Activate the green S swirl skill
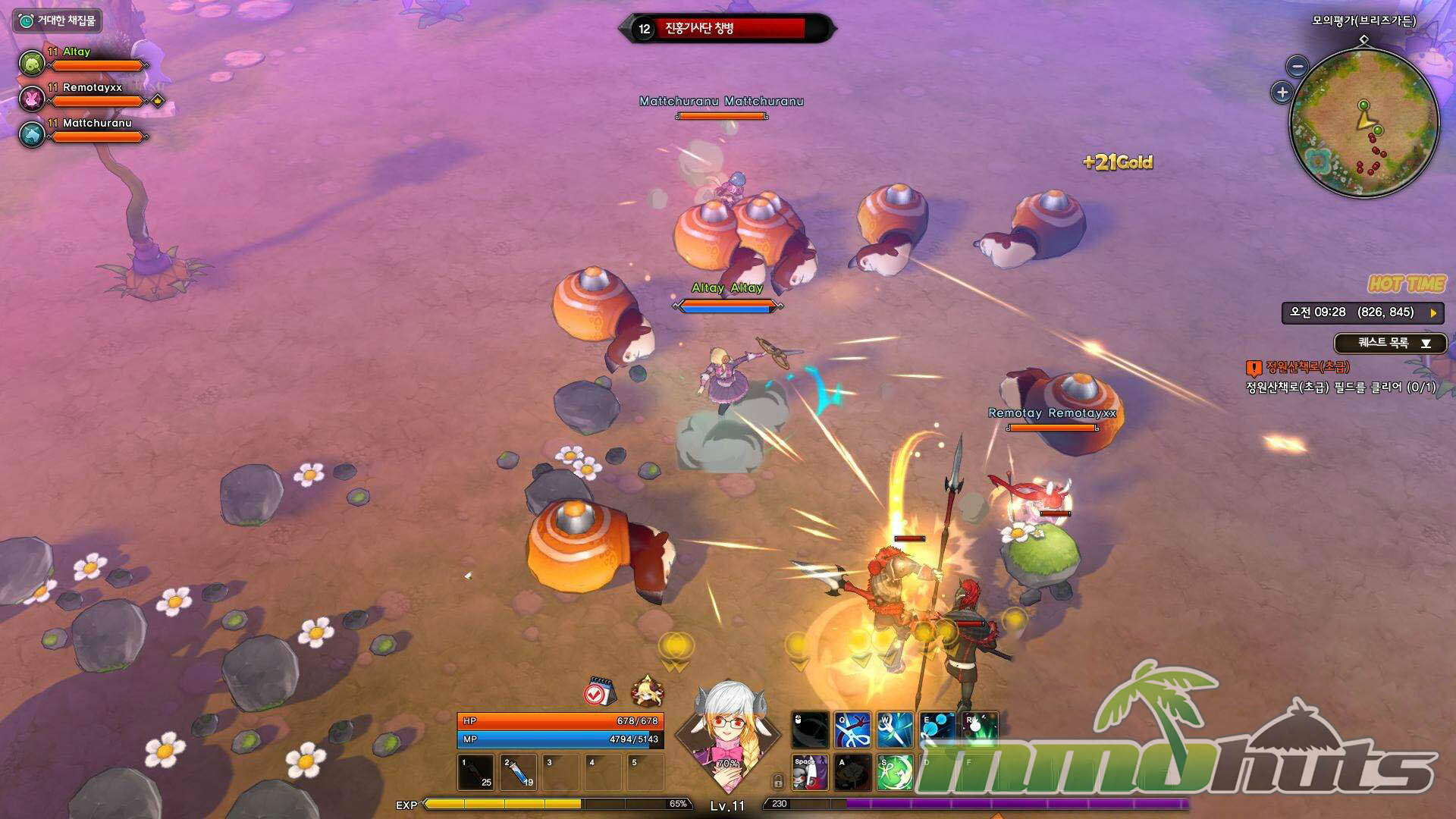The width and height of the screenshot is (1456, 819). coord(895,772)
